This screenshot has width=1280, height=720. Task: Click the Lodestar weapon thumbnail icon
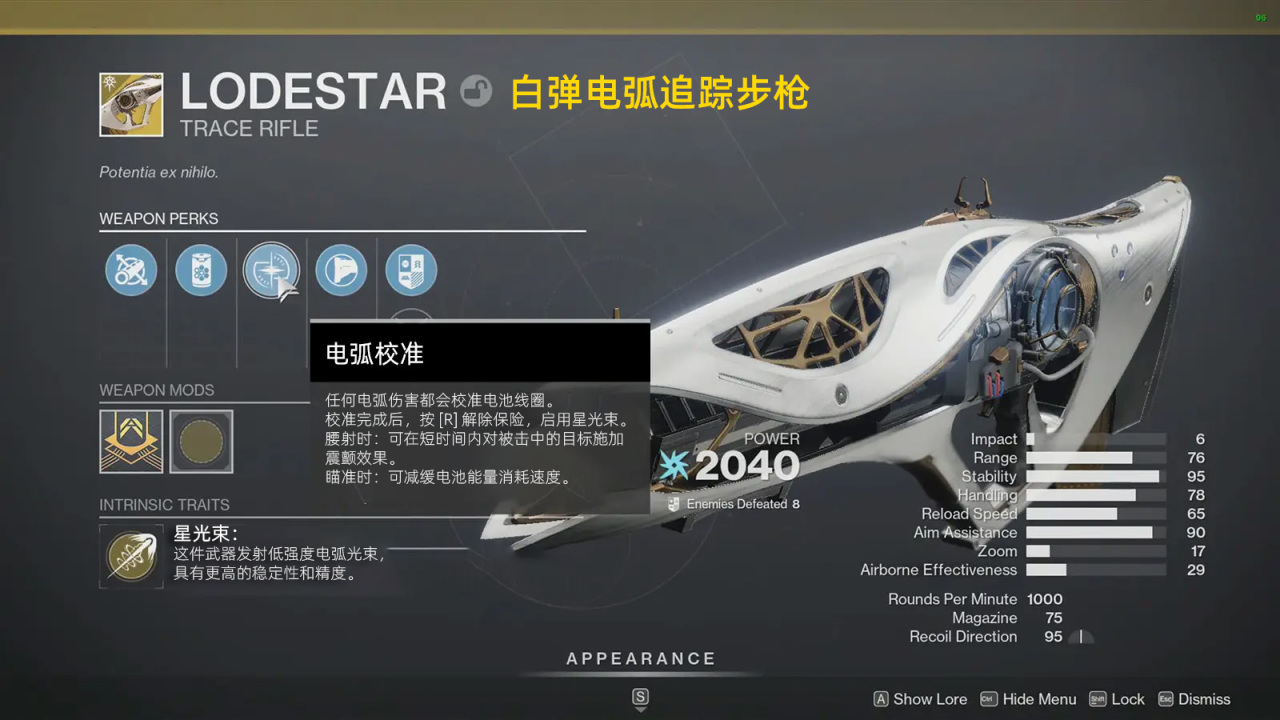(x=131, y=104)
